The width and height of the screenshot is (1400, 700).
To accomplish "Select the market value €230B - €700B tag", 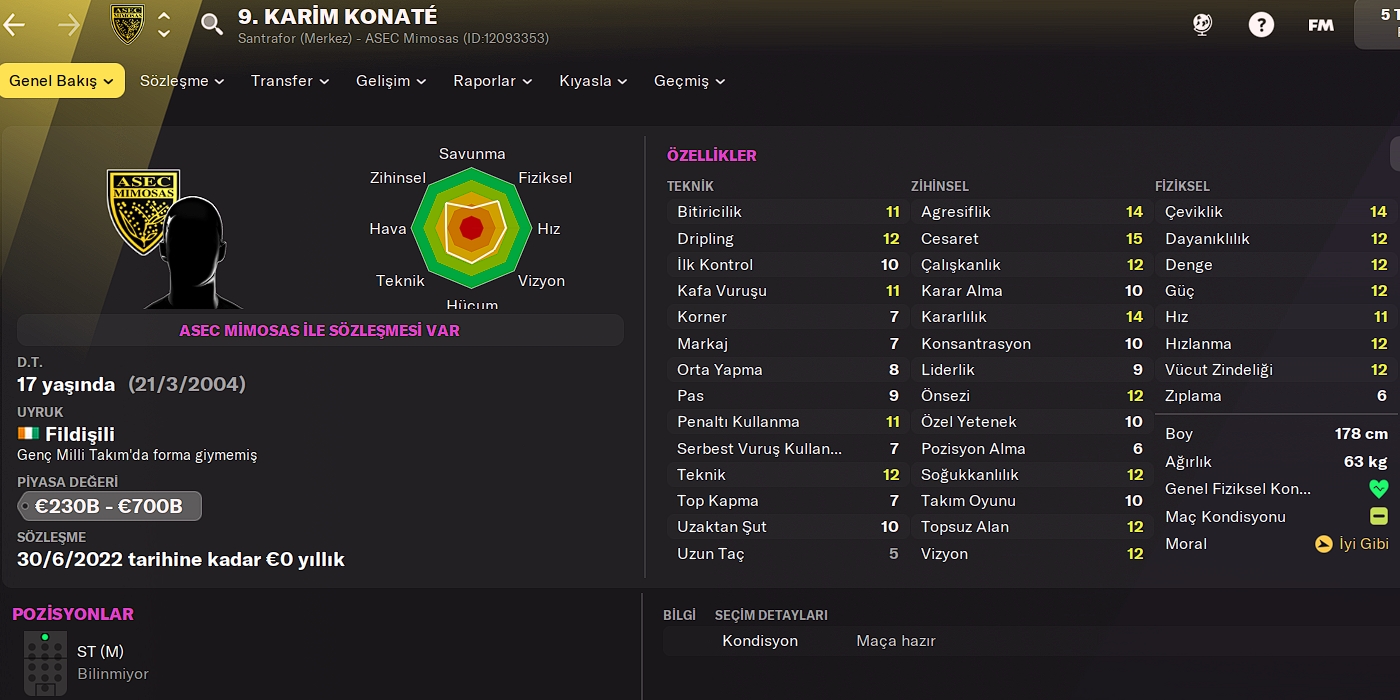I will coord(109,506).
